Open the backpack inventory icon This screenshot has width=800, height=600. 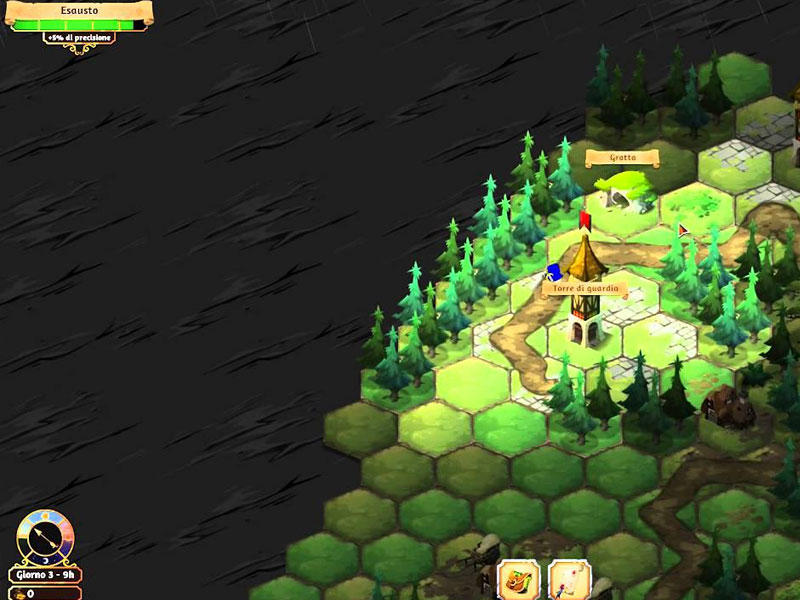click(519, 580)
